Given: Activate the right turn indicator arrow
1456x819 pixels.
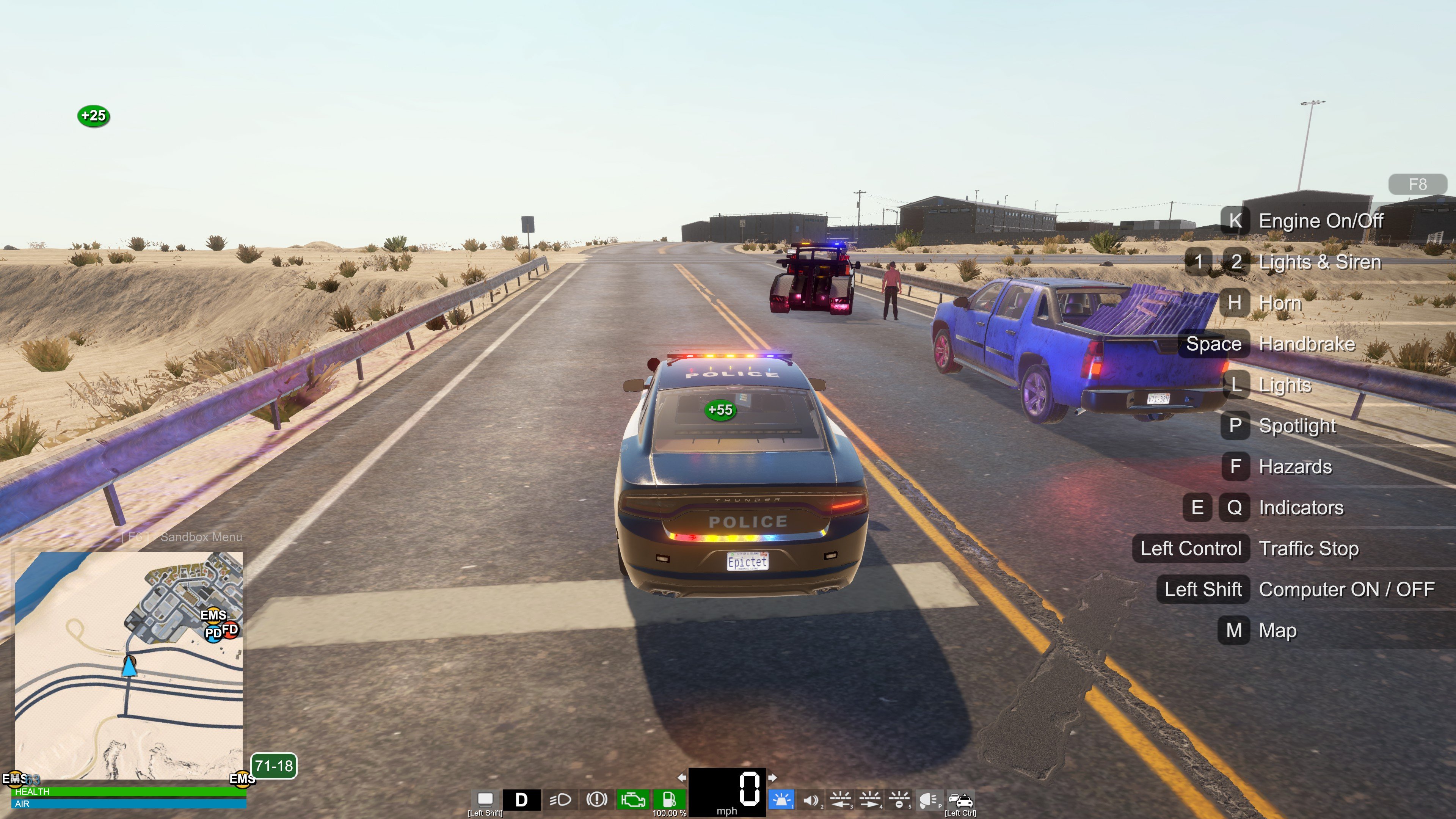Looking at the screenshot, I should click(x=773, y=778).
